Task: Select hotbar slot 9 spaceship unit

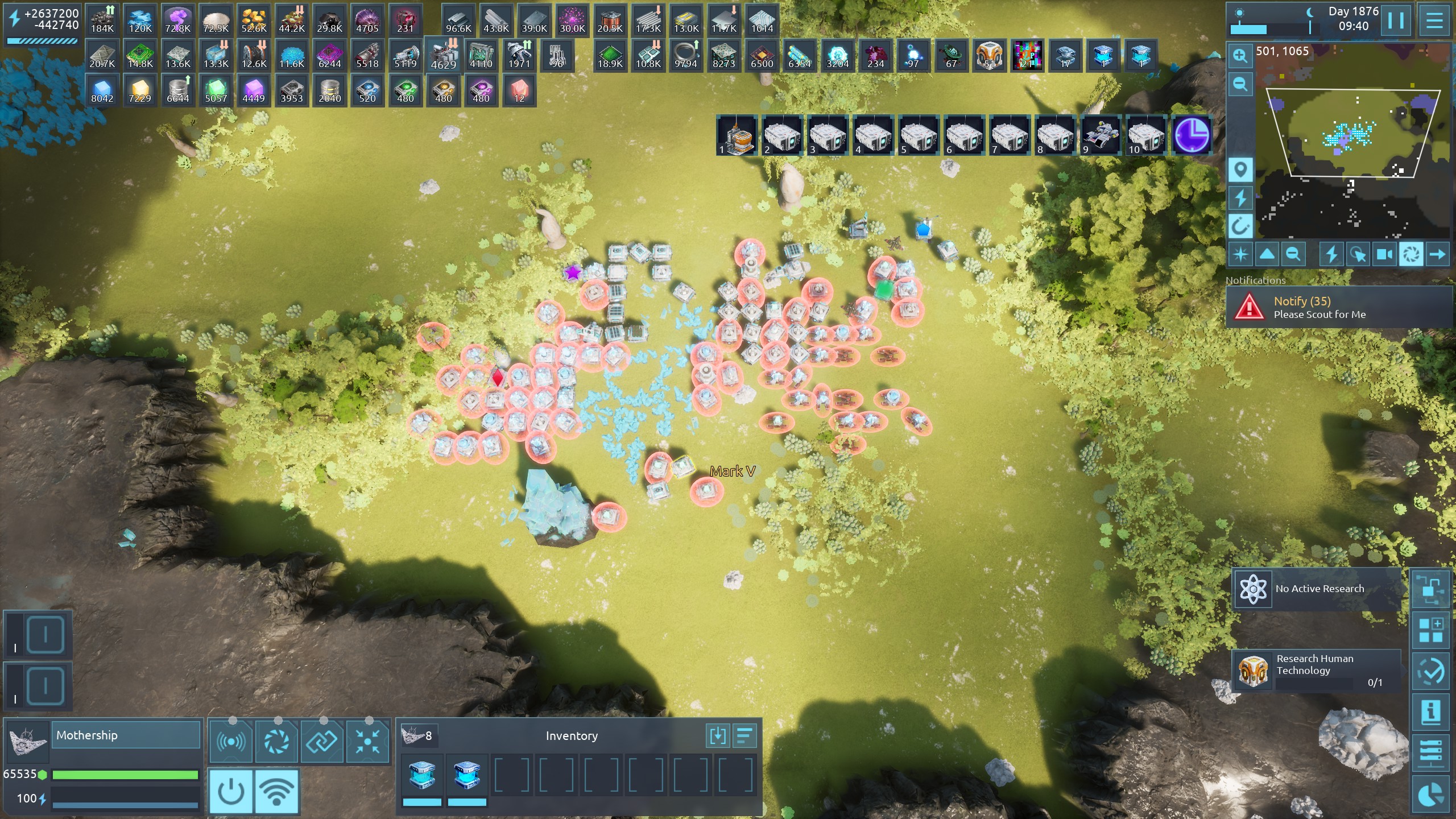Action: [x=1101, y=135]
